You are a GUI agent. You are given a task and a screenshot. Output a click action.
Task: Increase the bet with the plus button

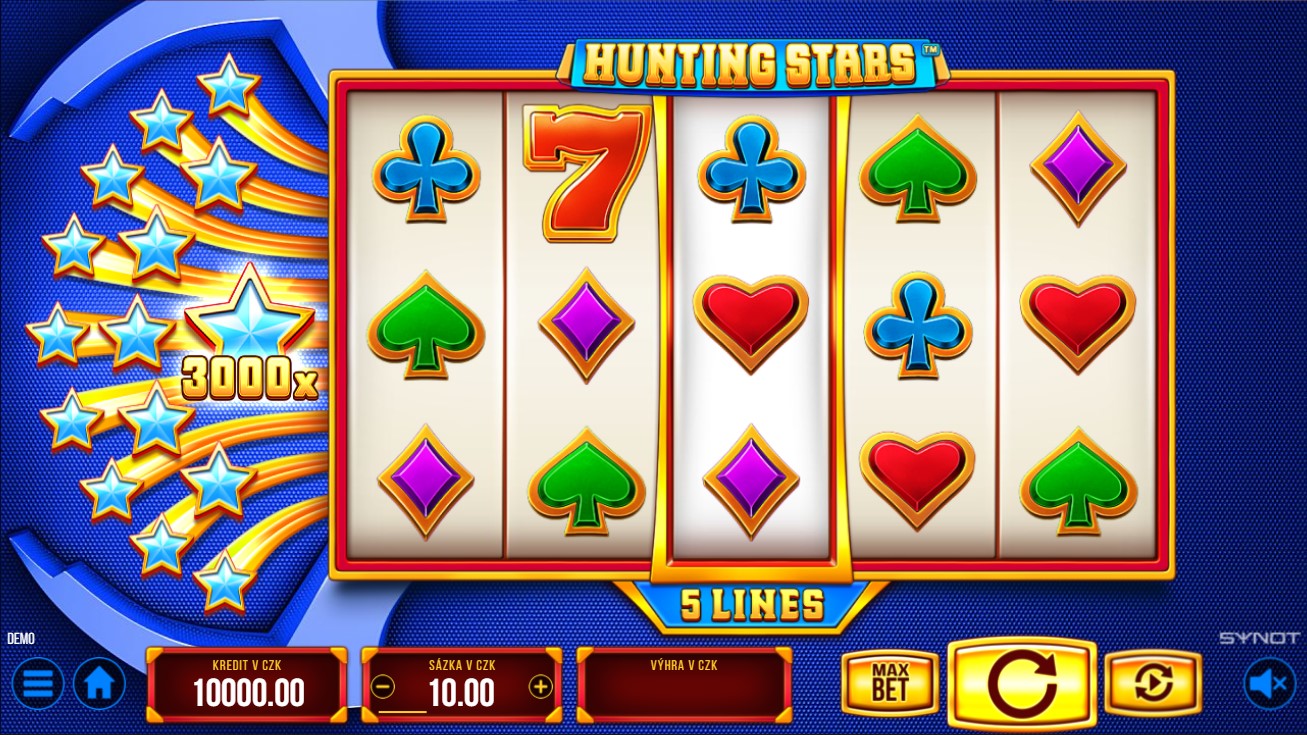(x=541, y=687)
